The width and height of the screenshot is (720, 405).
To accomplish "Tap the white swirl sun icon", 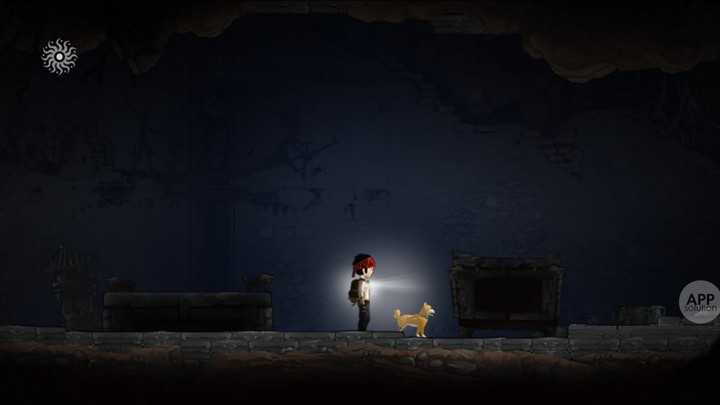I will coord(59,57).
